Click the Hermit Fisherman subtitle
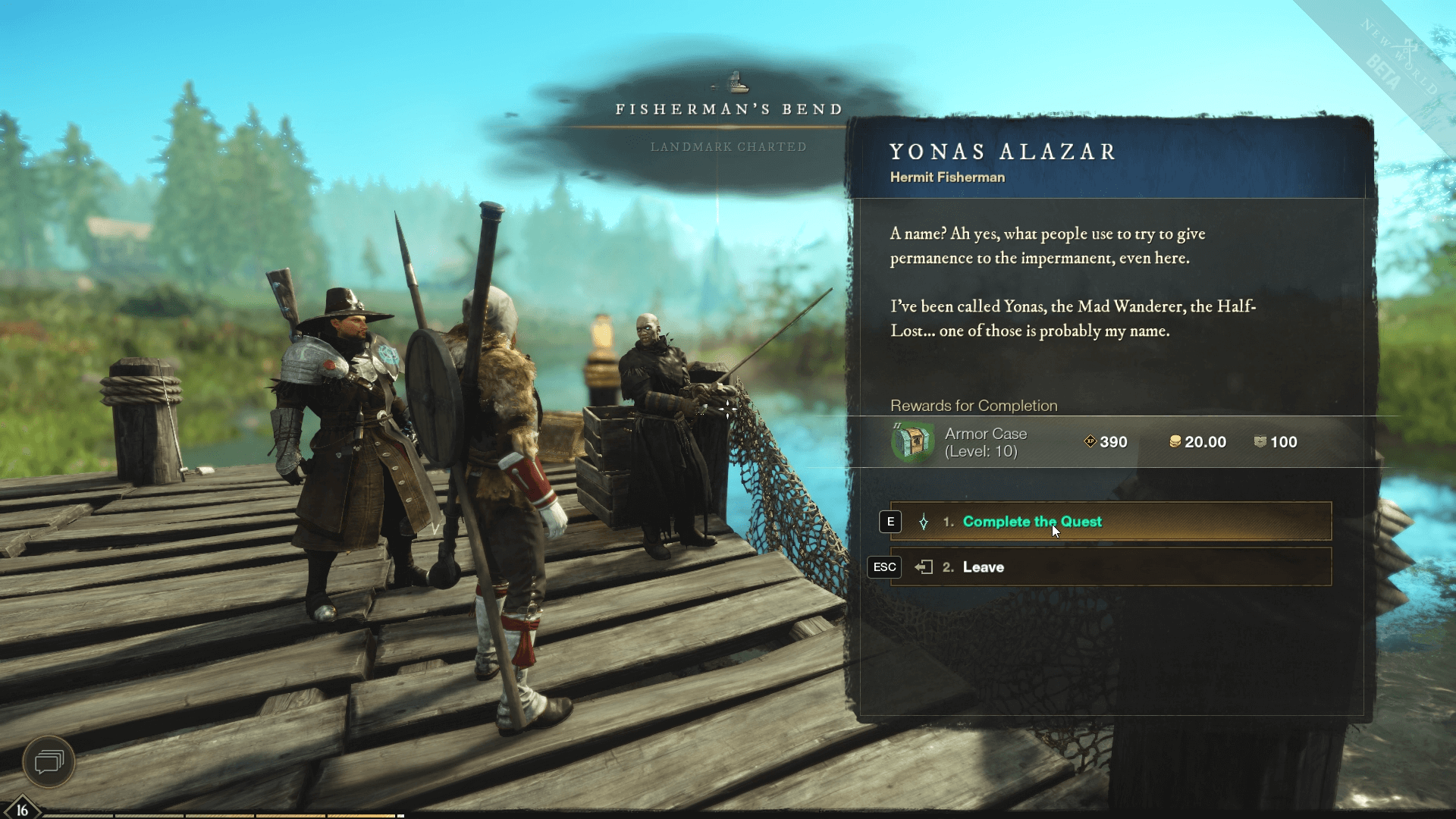The image size is (1456, 819). point(946,177)
